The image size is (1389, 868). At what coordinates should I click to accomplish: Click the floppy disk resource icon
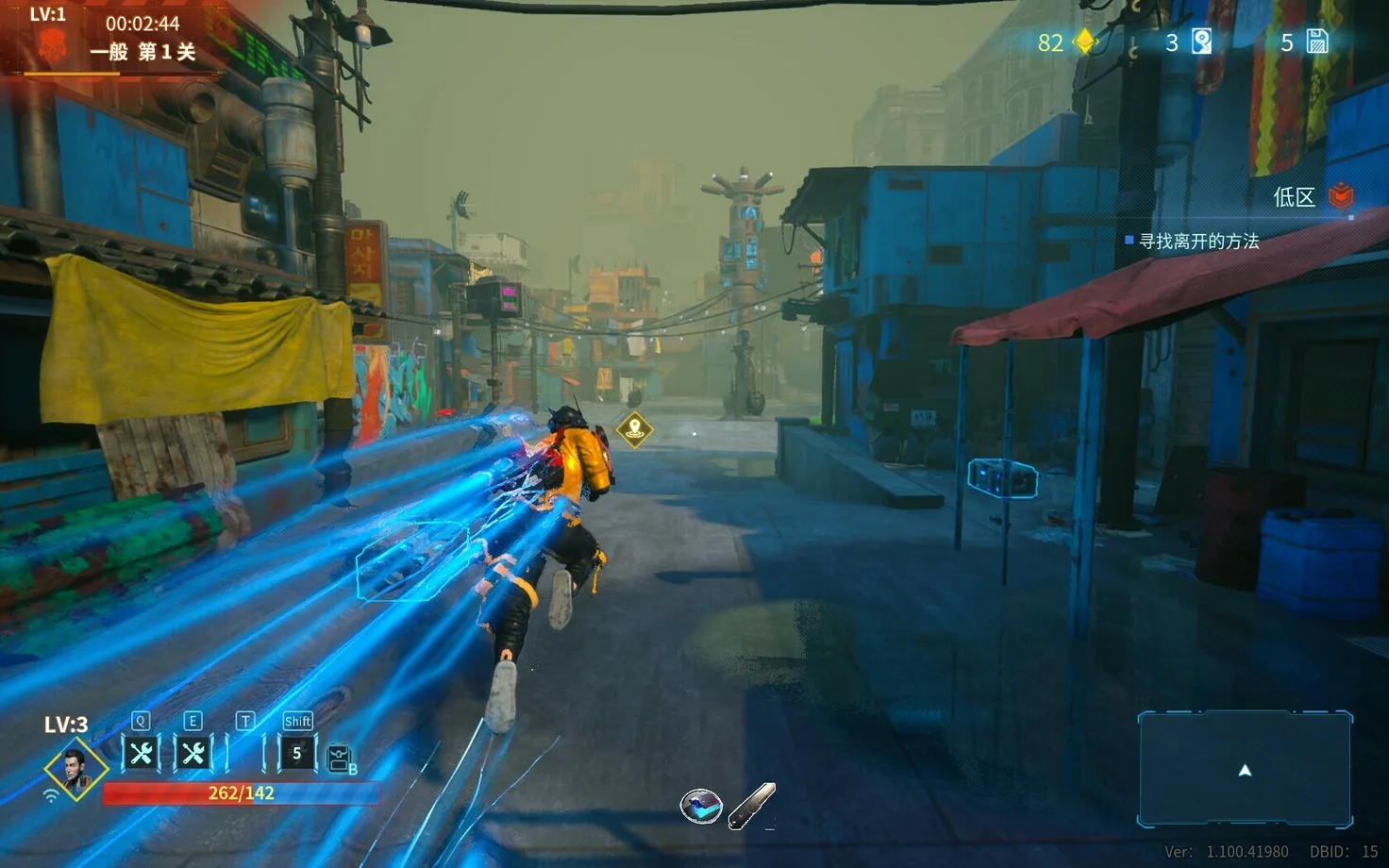[x=1317, y=42]
